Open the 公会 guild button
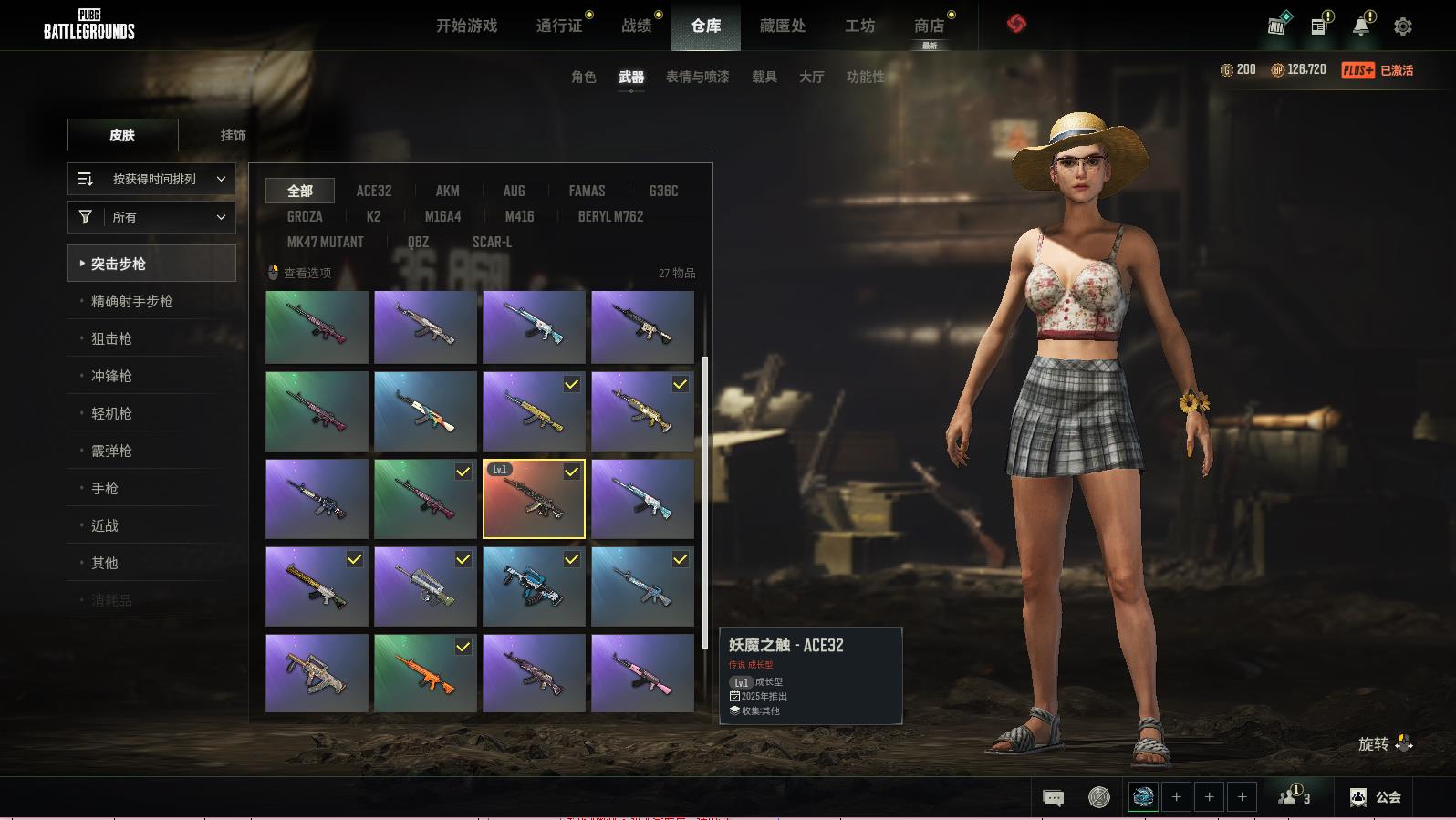Screen dimensions: 1456x820 (x=1376, y=797)
